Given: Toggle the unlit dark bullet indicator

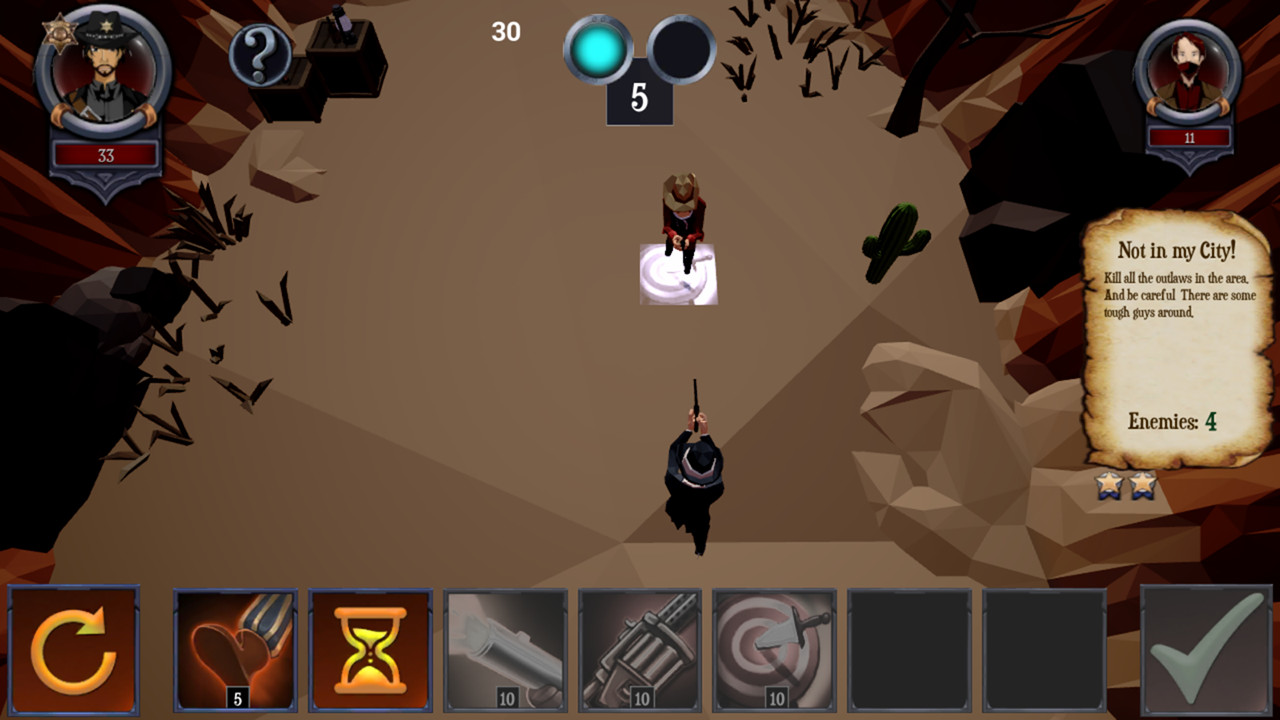Looking at the screenshot, I should coord(680,49).
